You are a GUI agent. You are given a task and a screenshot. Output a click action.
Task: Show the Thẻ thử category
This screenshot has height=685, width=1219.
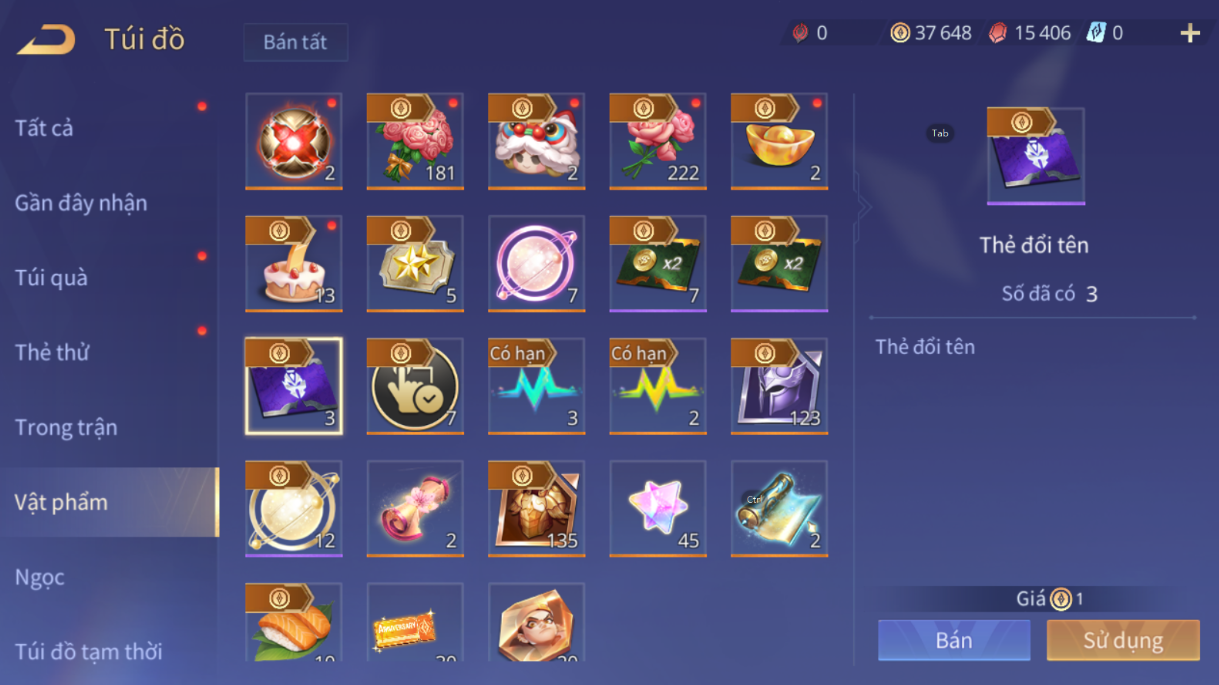52,352
